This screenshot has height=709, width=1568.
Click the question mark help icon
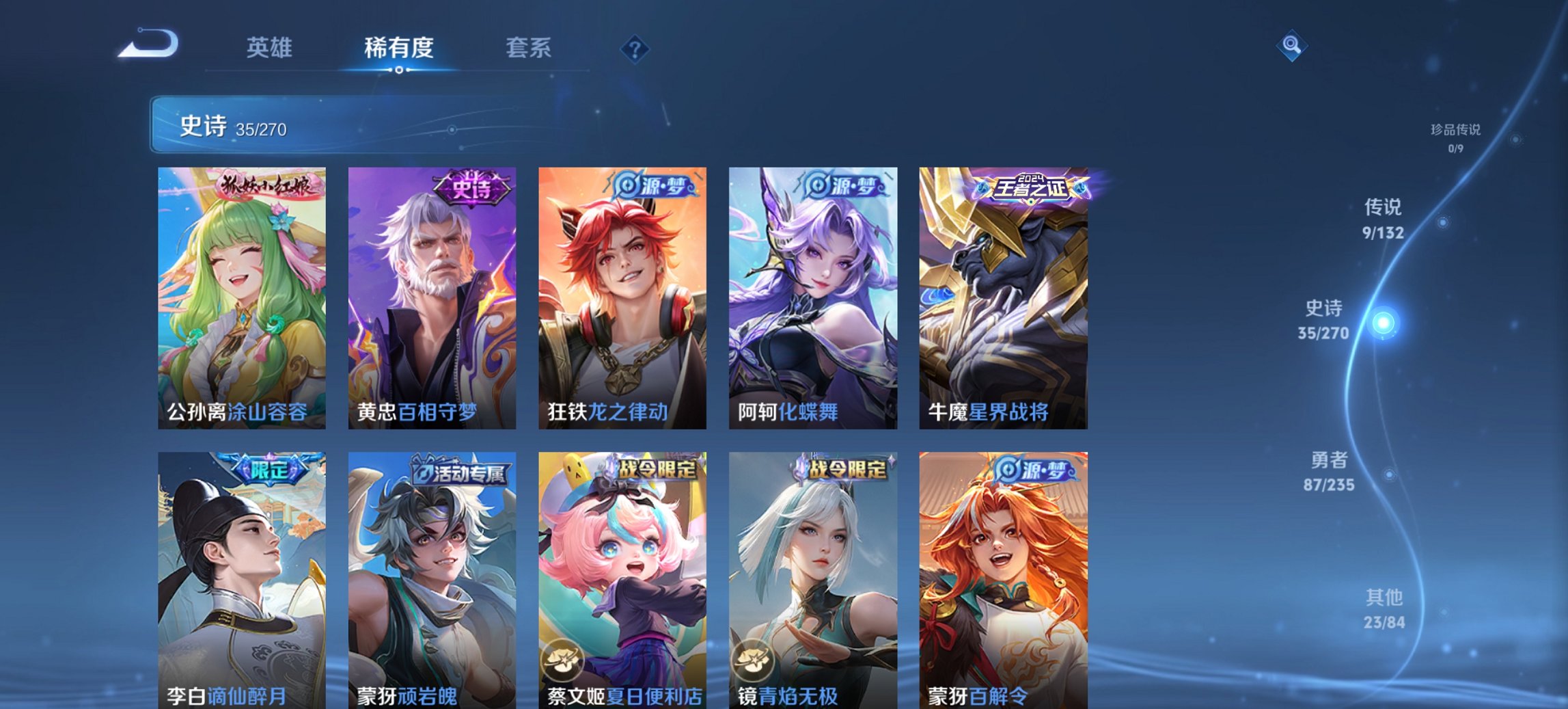pos(635,49)
